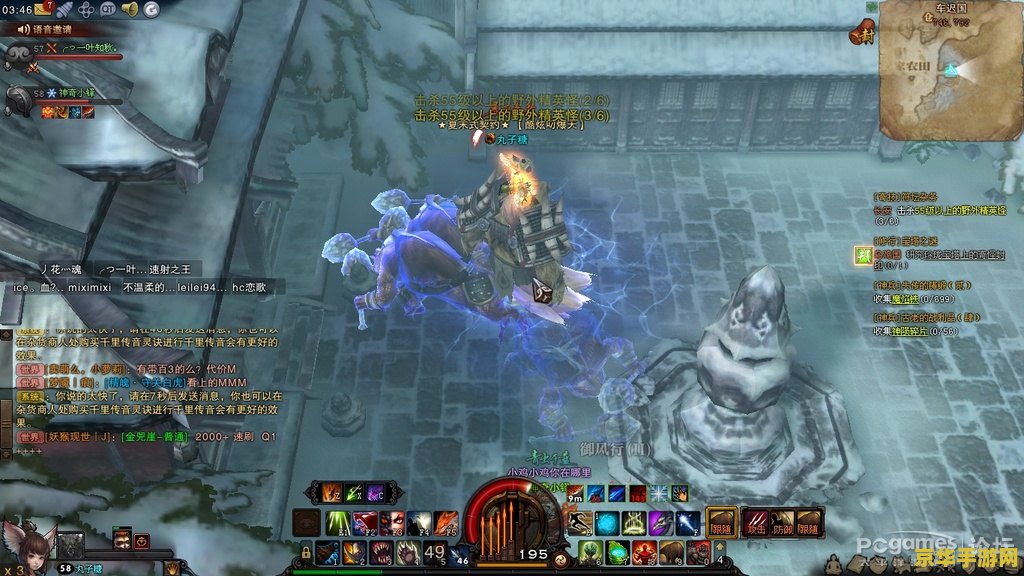This screenshot has width=1024, height=576.
Task: Open the megaphone announcement icon
Action: click(130, 9)
